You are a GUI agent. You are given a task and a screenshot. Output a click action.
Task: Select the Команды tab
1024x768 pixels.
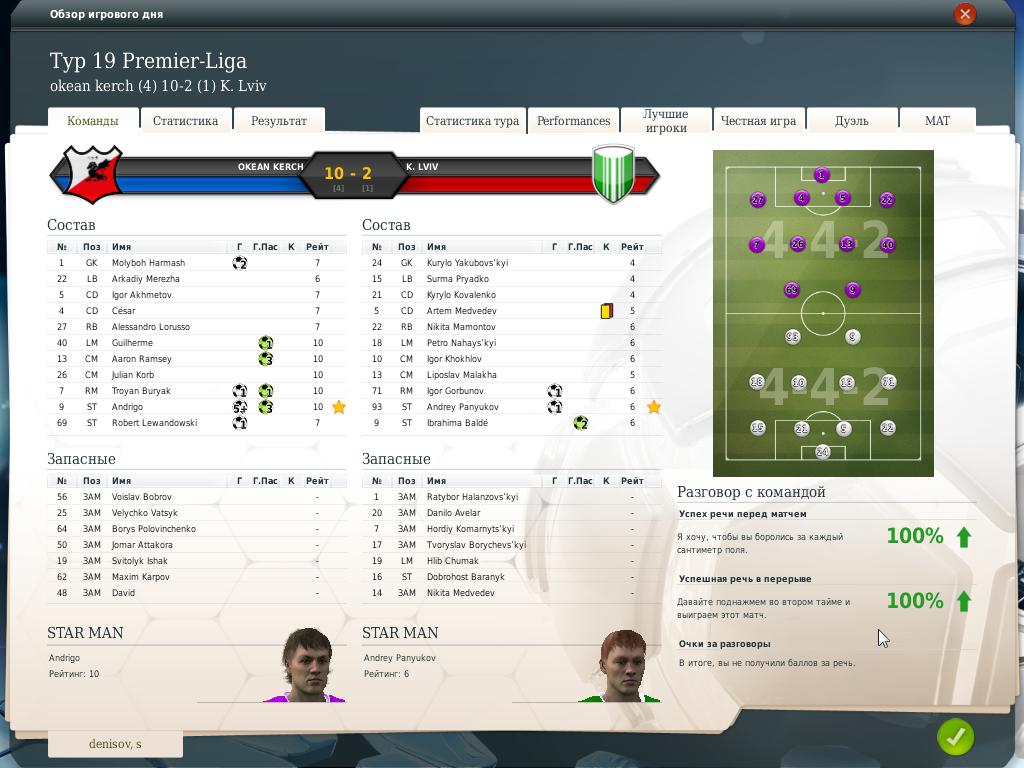coord(92,121)
